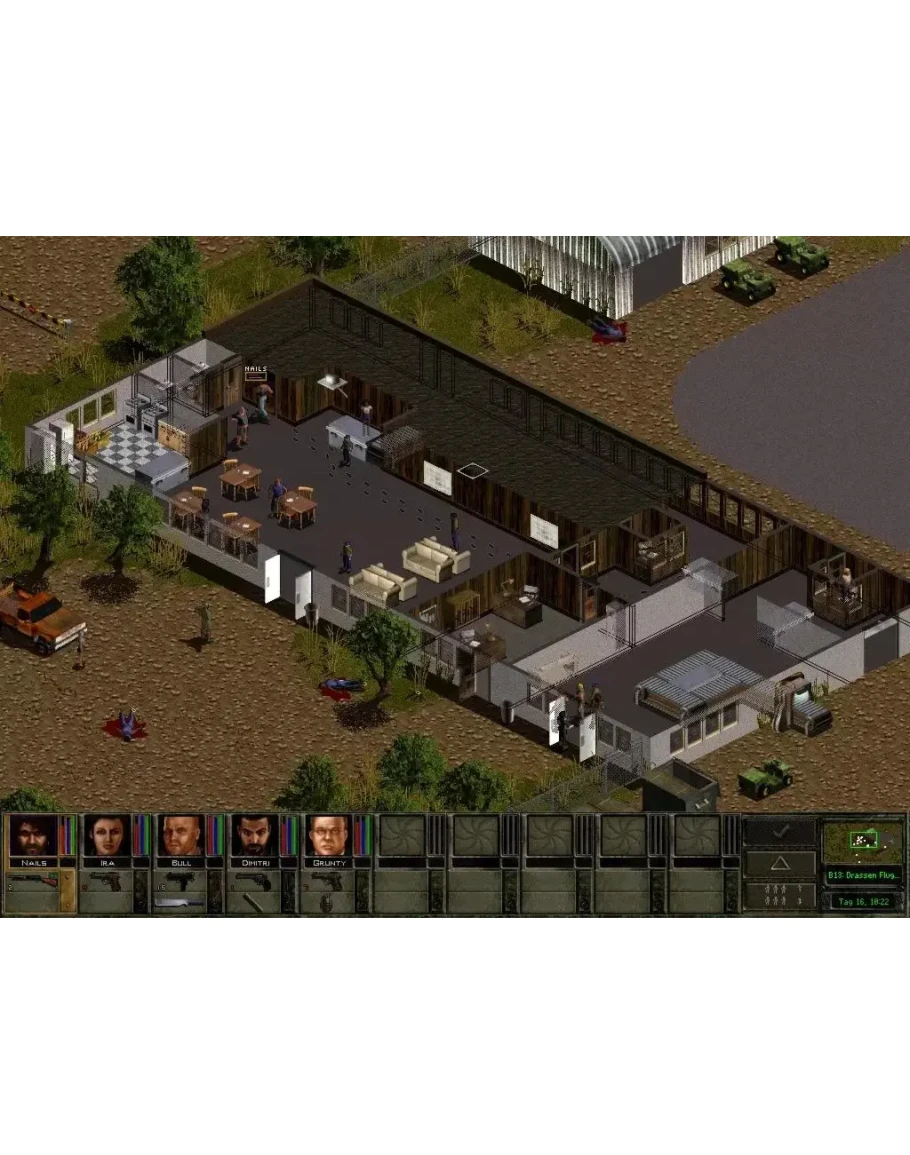The width and height of the screenshot is (910, 1155).
Task: Choose Bull's submachine gun slot
Action: click(x=180, y=882)
